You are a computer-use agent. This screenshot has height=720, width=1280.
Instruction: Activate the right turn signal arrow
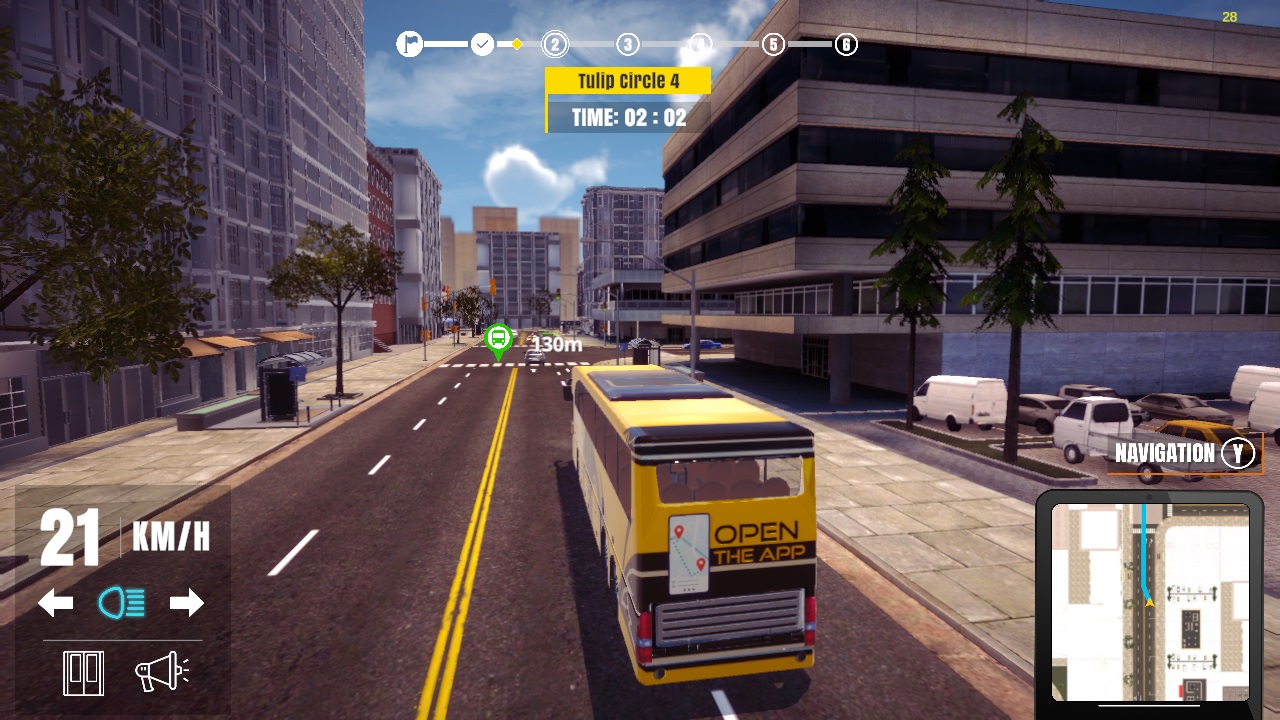[x=186, y=603]
